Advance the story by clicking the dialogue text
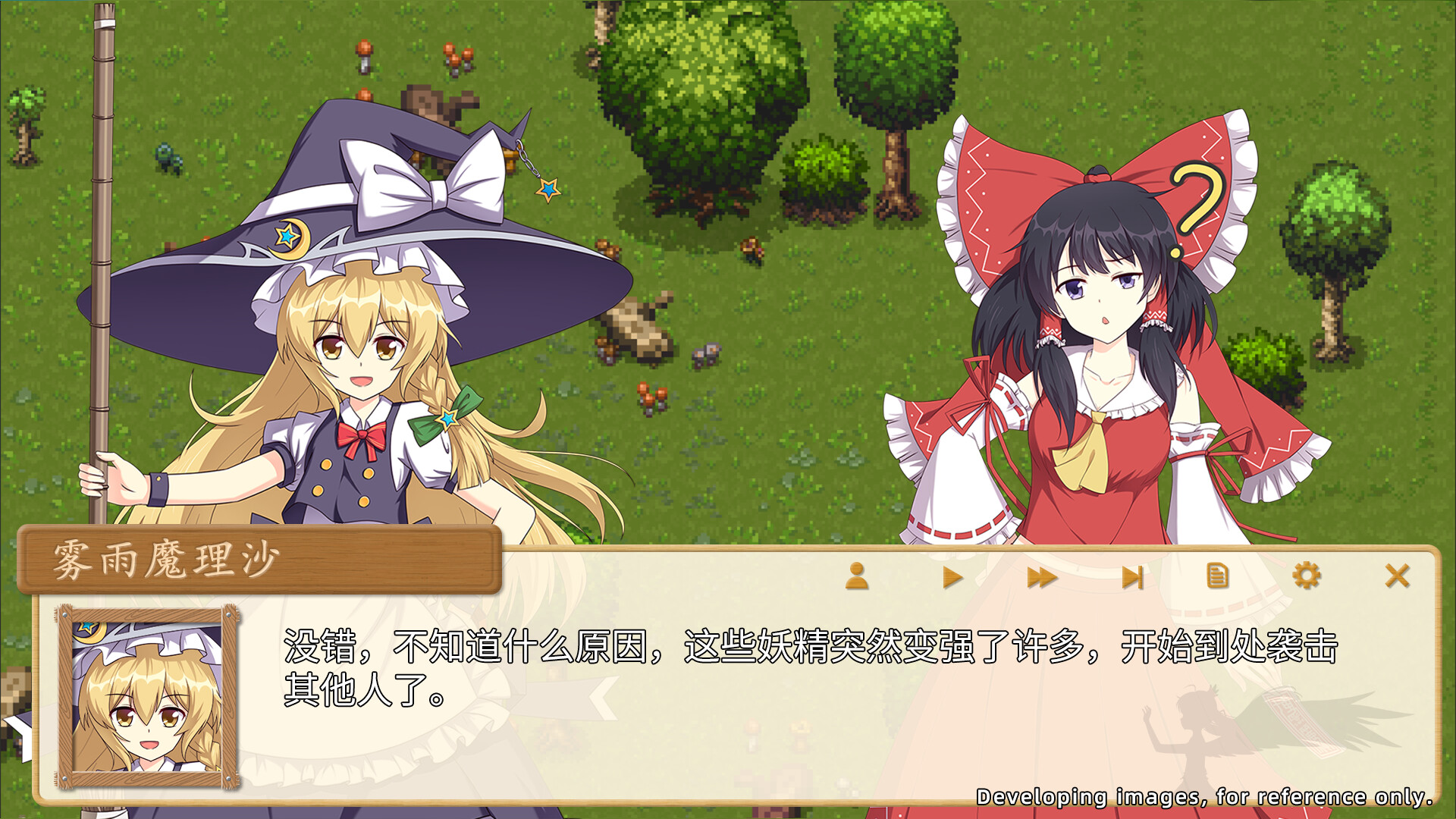The height and width of the screenshot is (819, 1456). coord(682,667)
